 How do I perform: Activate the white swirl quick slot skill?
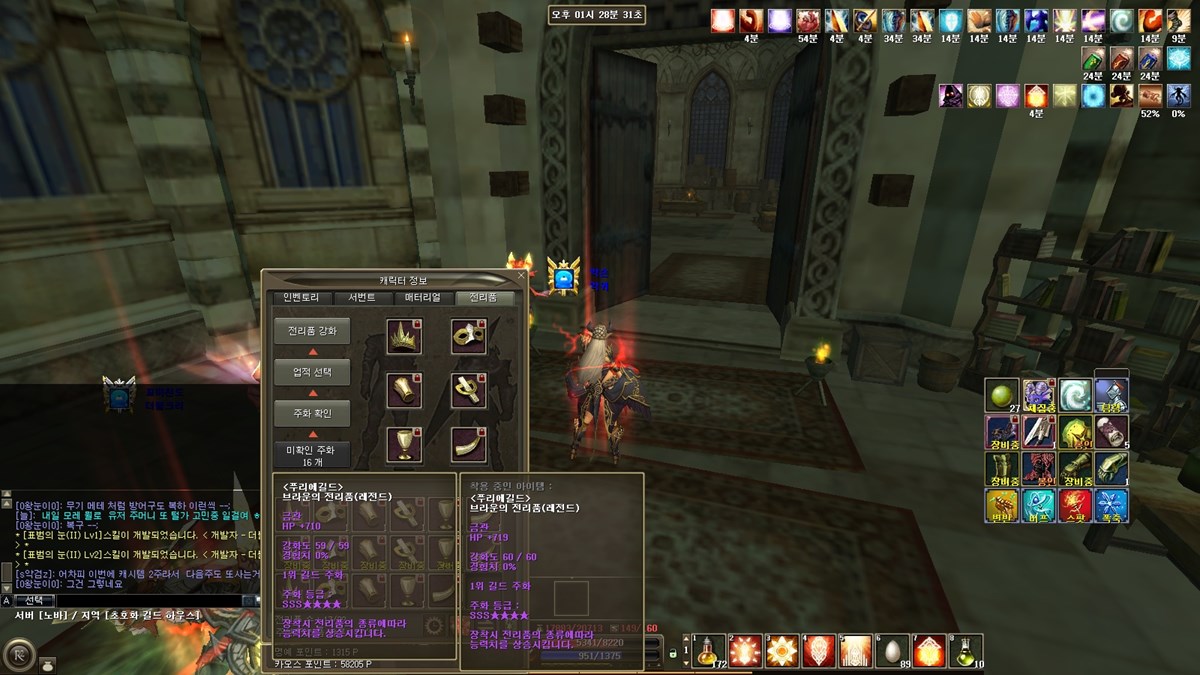click(1075, 394)
